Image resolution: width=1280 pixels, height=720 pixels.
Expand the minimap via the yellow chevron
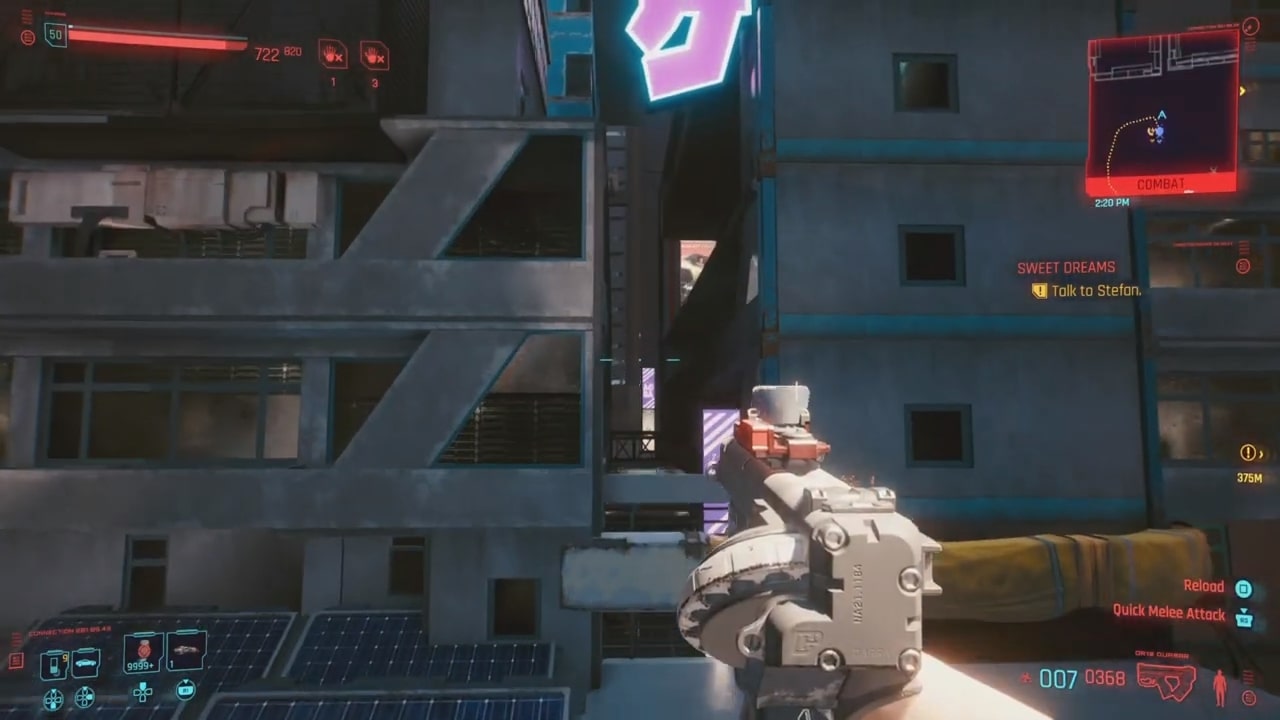click(1242, 90)
